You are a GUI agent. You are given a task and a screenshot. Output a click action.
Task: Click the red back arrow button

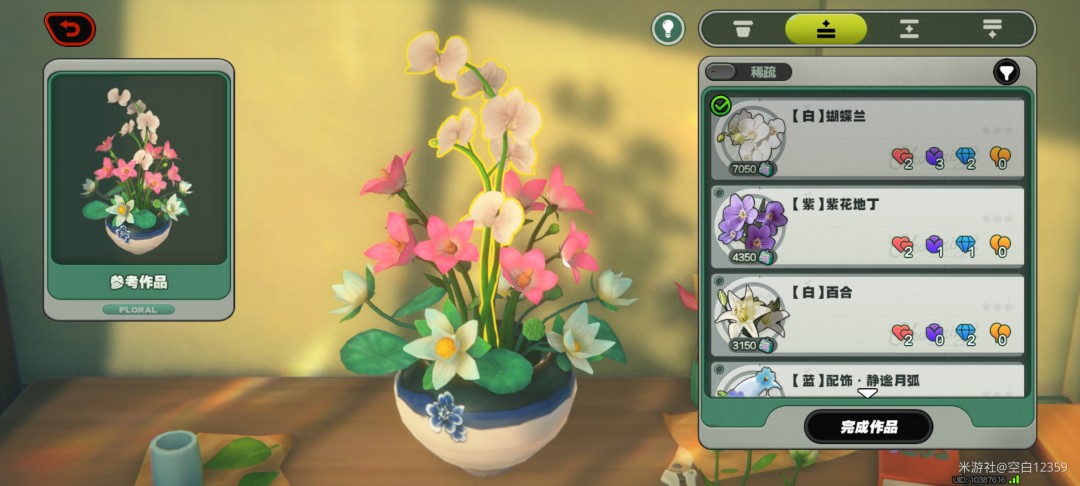click(70, 29)
